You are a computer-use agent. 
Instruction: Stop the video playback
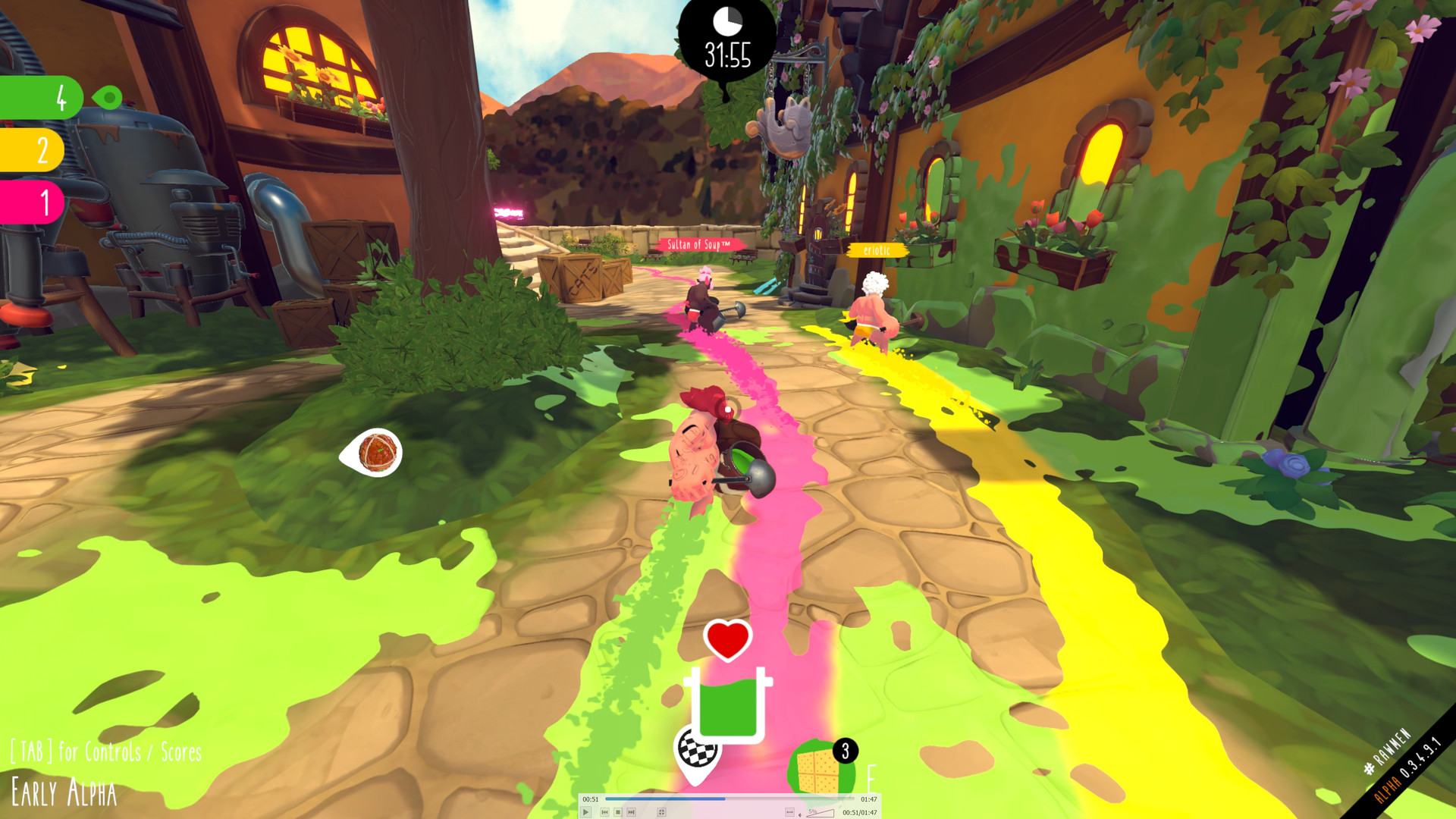click(x=618, y=812)
